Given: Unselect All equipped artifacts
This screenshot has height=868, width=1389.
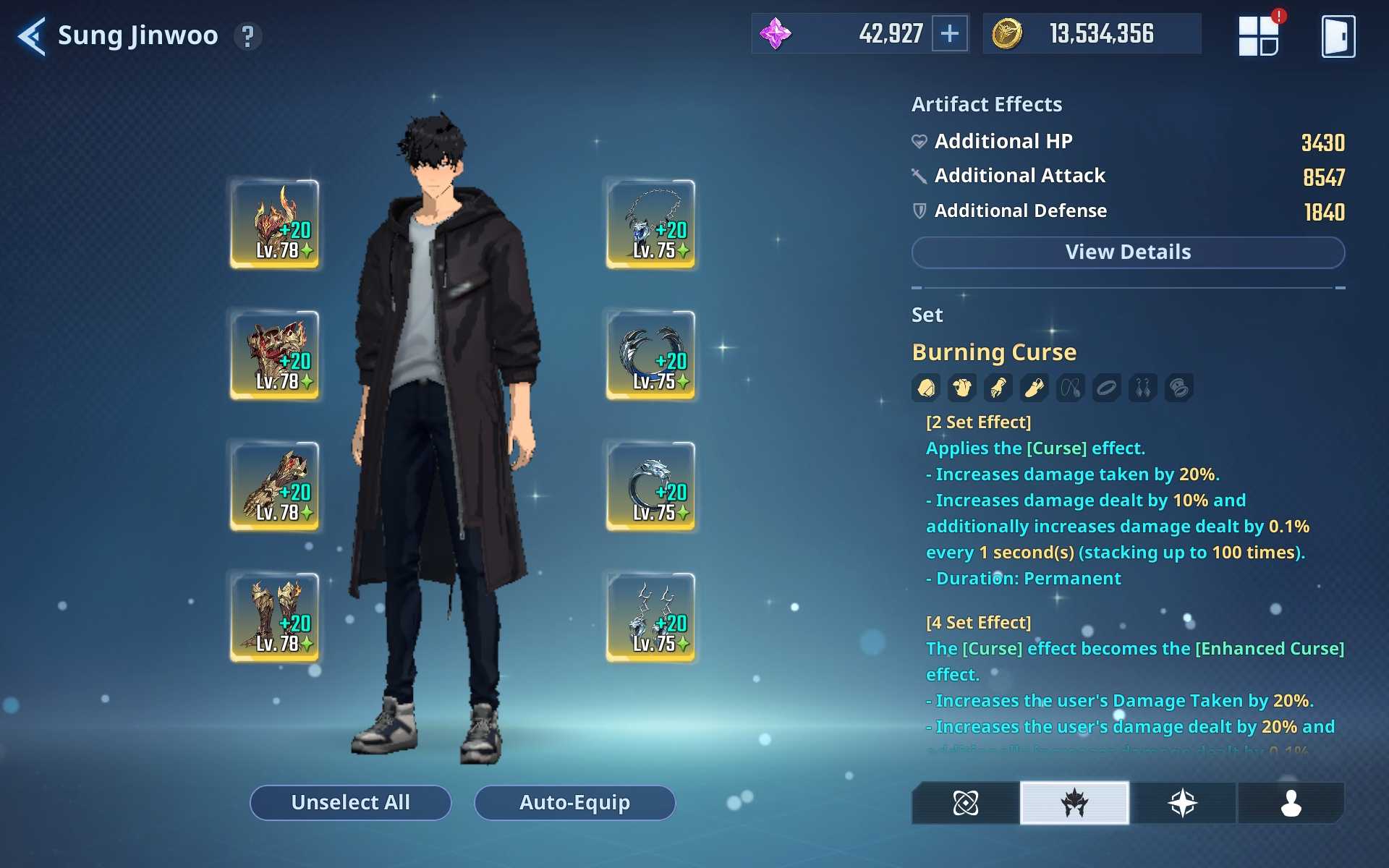Looking at the screenshot, I should [350, 802].
